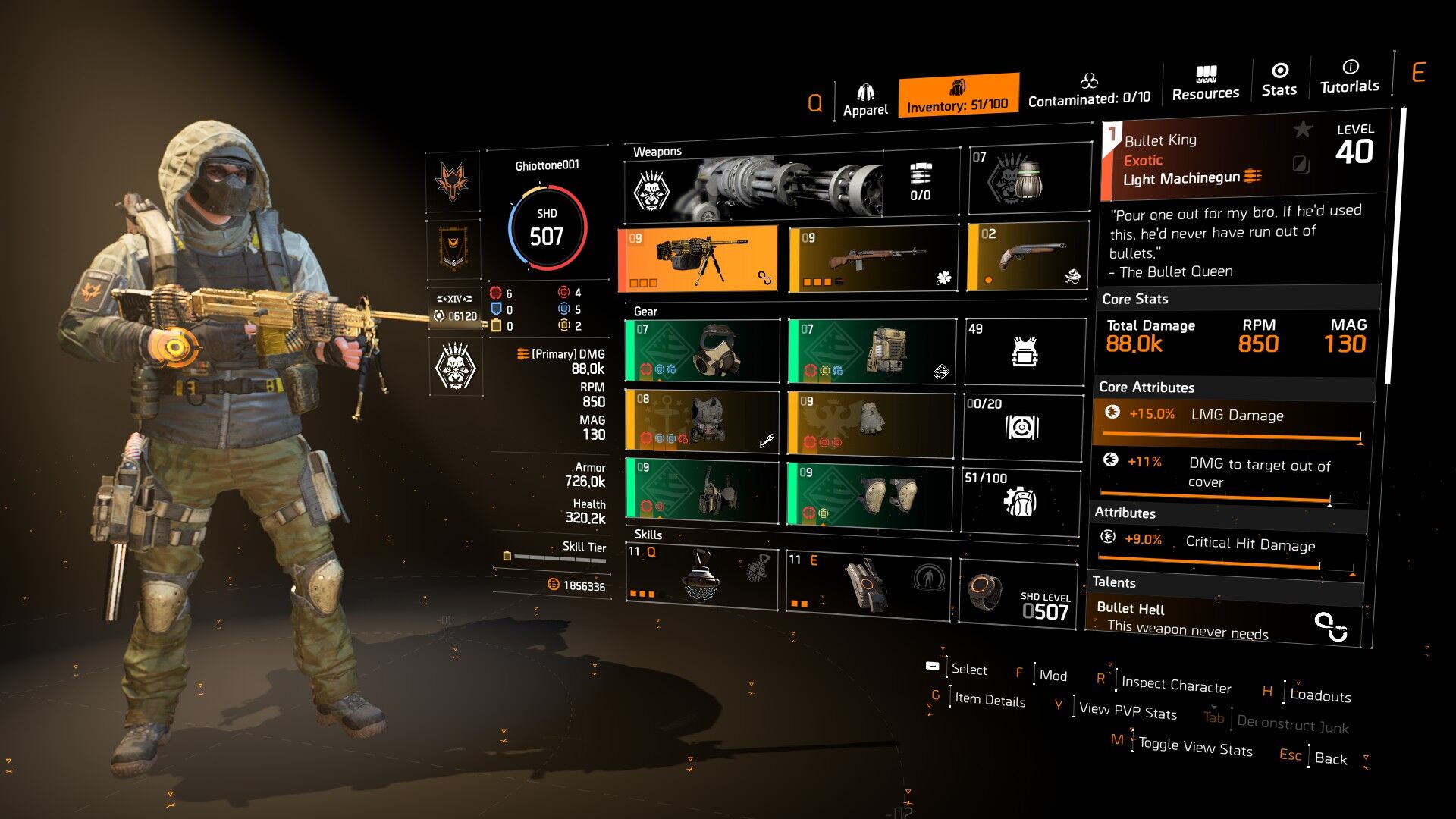Select the gas mask gear slot
1456x819 pixels.
(x=701, y=350)
